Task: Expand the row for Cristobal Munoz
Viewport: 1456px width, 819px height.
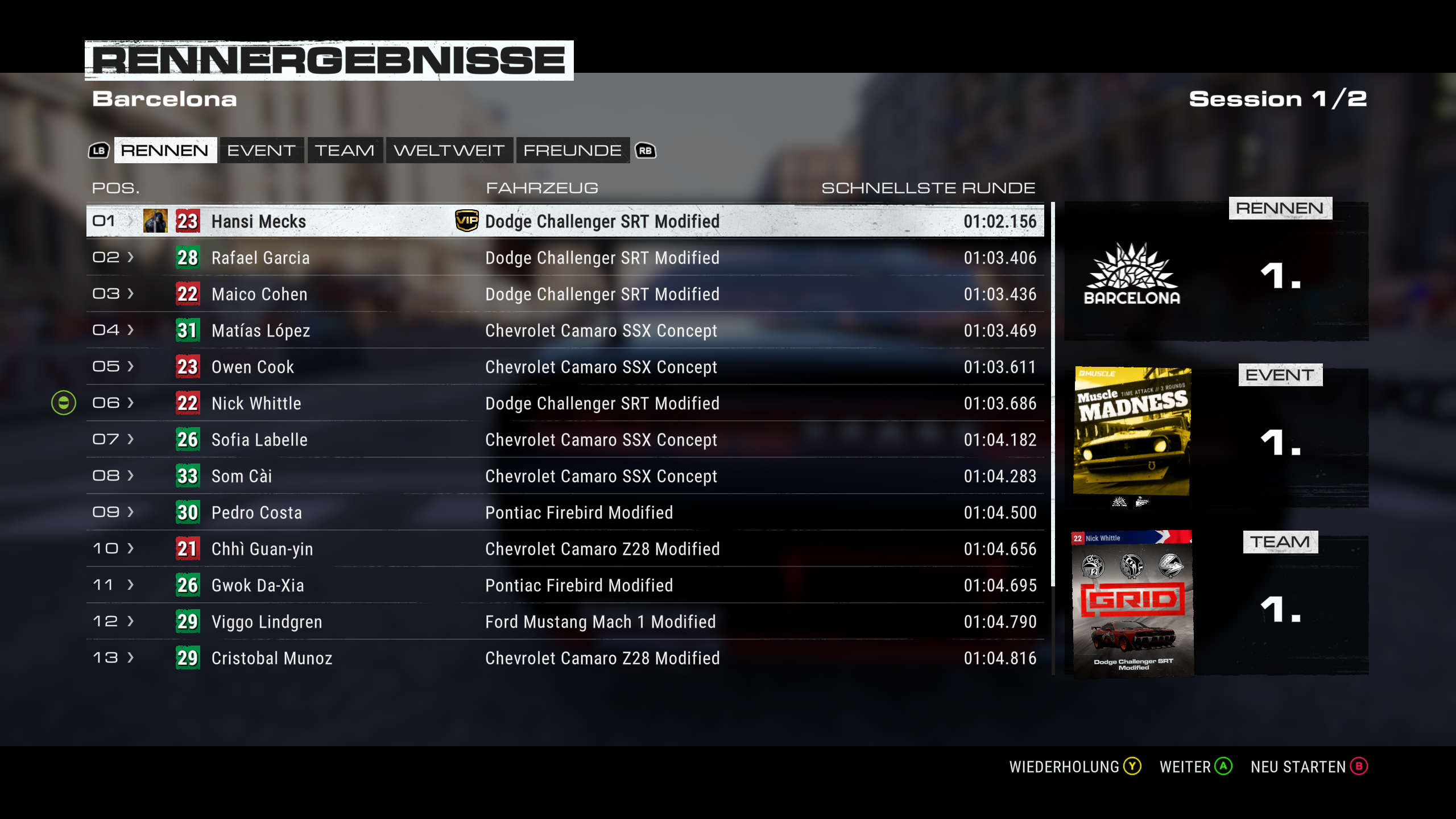Action: pos(130,658)
